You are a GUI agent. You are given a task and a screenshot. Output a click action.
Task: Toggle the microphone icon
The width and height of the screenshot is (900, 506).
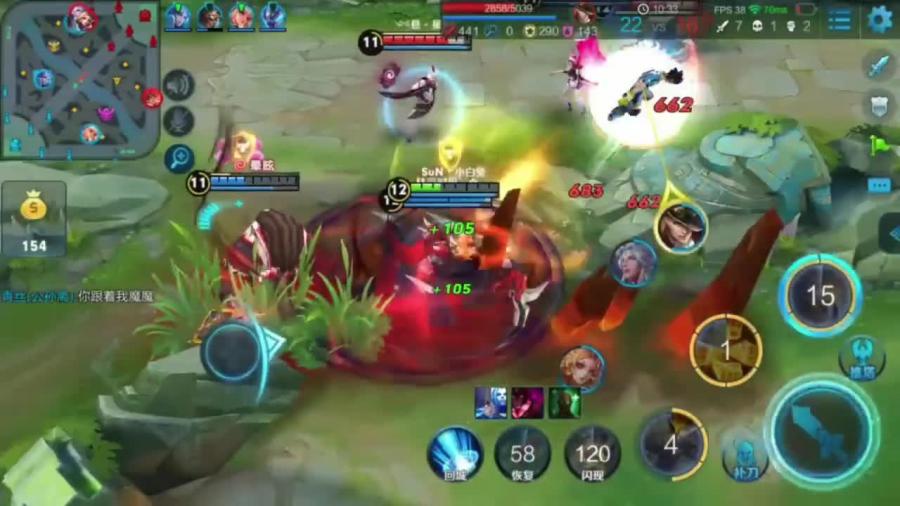178,121
